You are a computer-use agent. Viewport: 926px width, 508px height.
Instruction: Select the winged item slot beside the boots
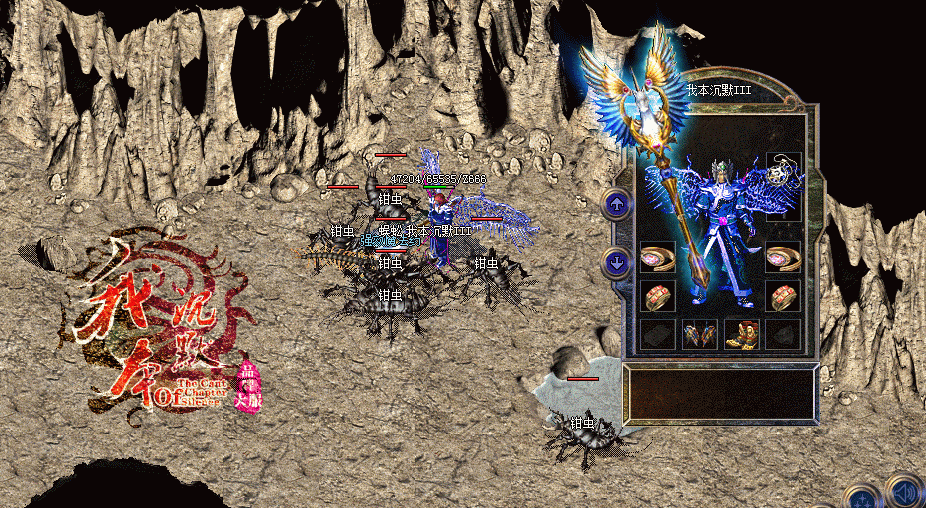[699, 334]
